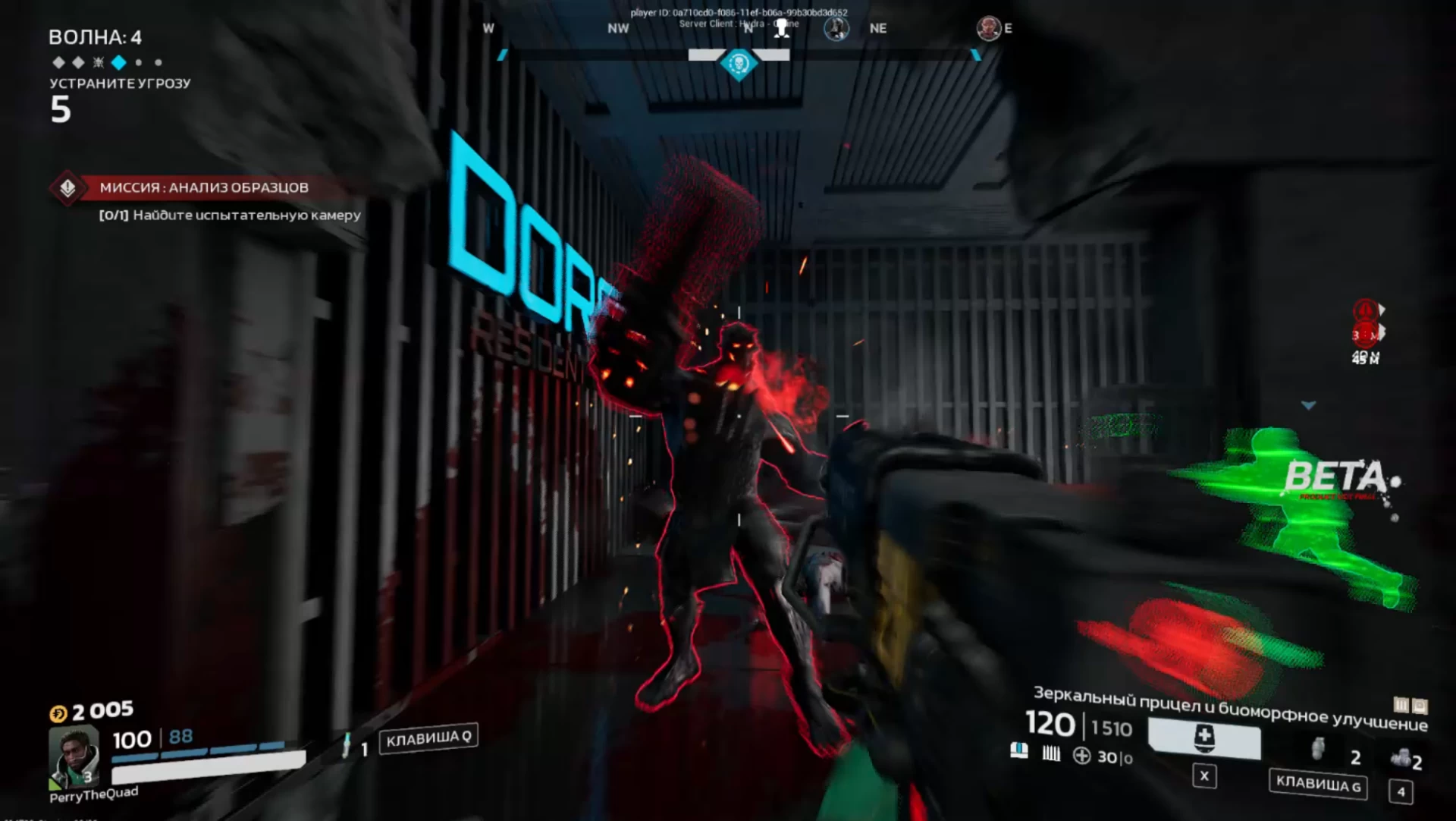This screenshot has height=821, width=1456.
Task: Click the bullets ammo type icon
Action: click(1051, 753)
